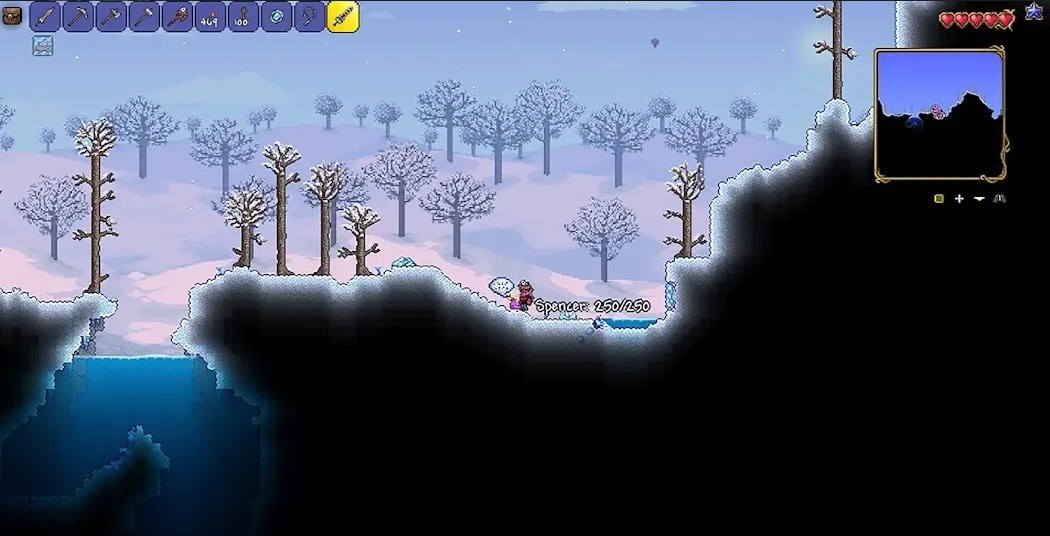Choose the hotbar slot holding the 100 stack
This screenshot has height=536, width=1050.
[243, 16]
